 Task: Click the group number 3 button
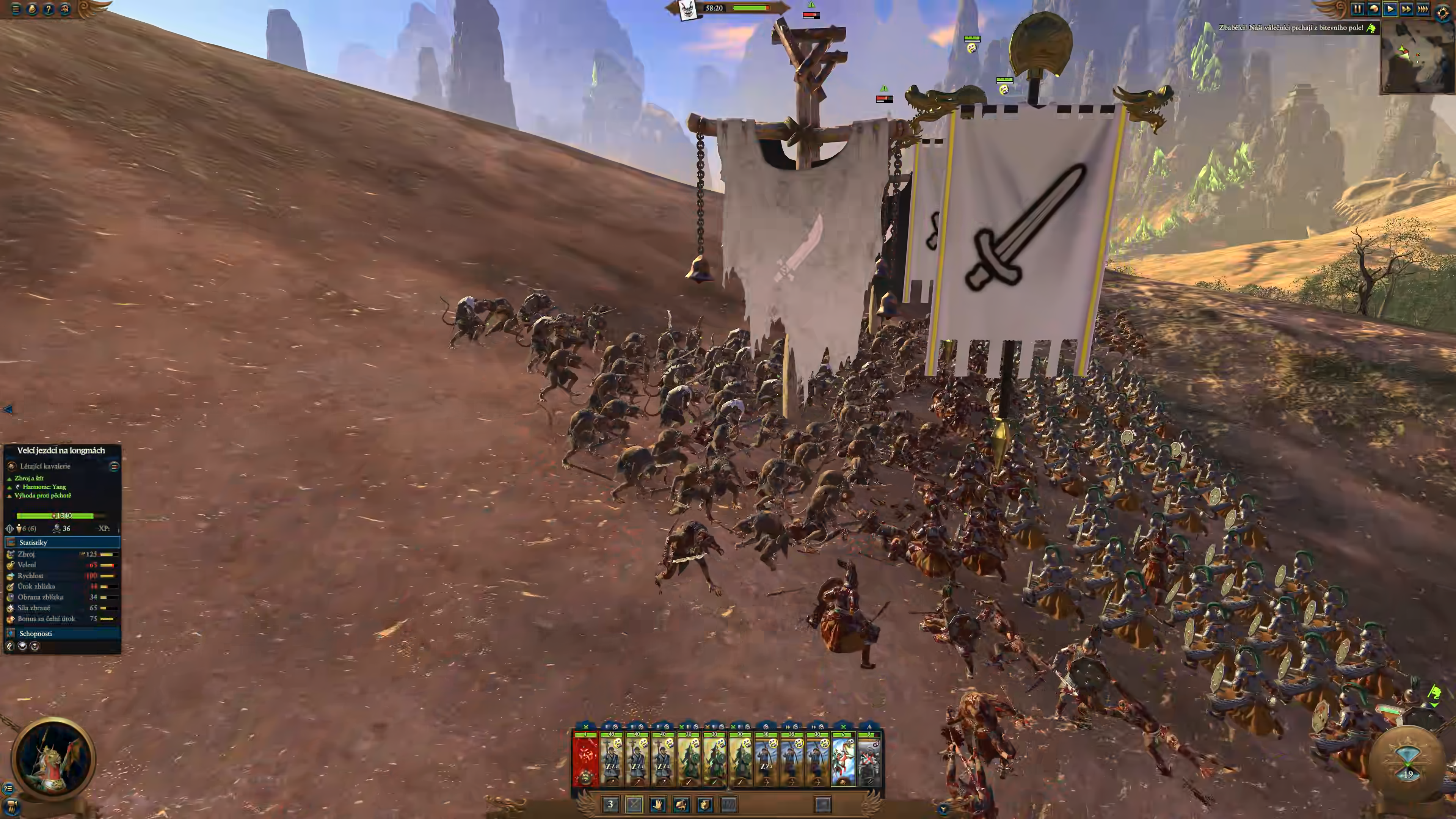click(x=610, y=804)
